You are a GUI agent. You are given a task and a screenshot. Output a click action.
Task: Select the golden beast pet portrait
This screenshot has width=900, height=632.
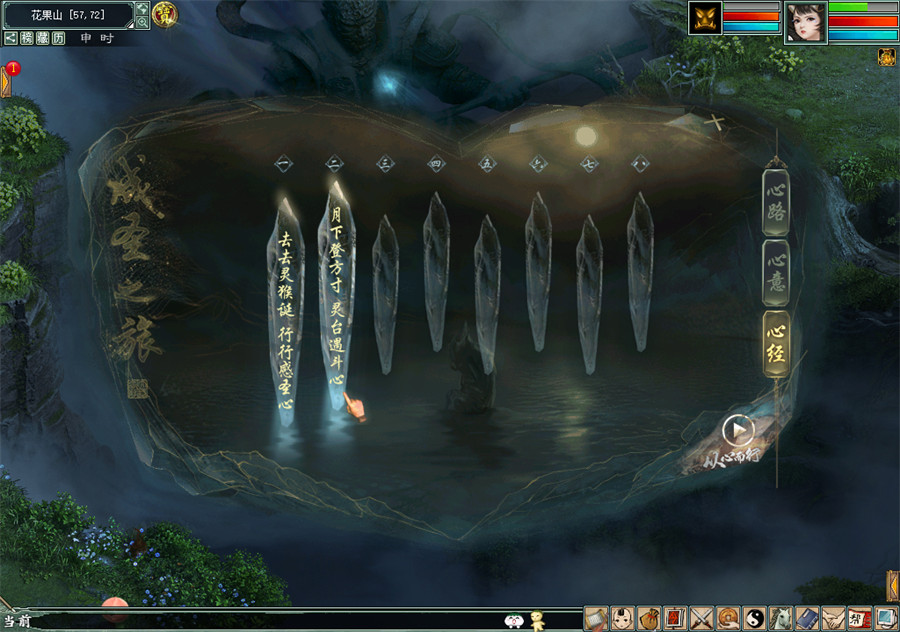[705, 18]
